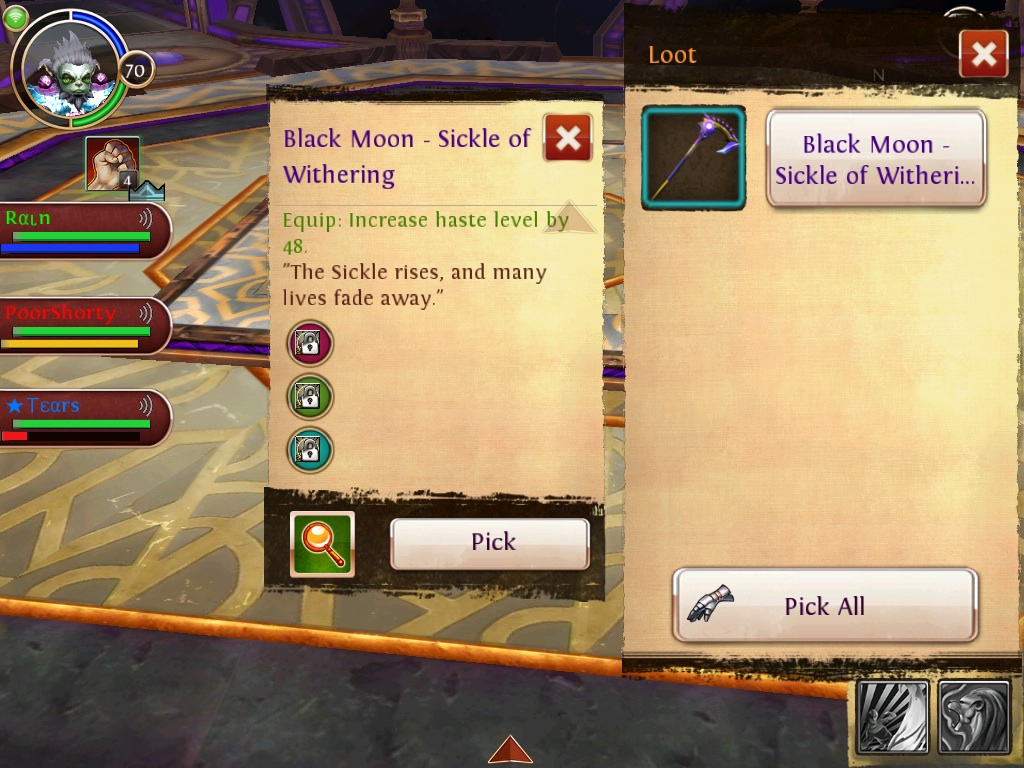This screenshot has width=1024, height=768.
Task: Expand the bottom red arrow panel
Action: (510, 750)
